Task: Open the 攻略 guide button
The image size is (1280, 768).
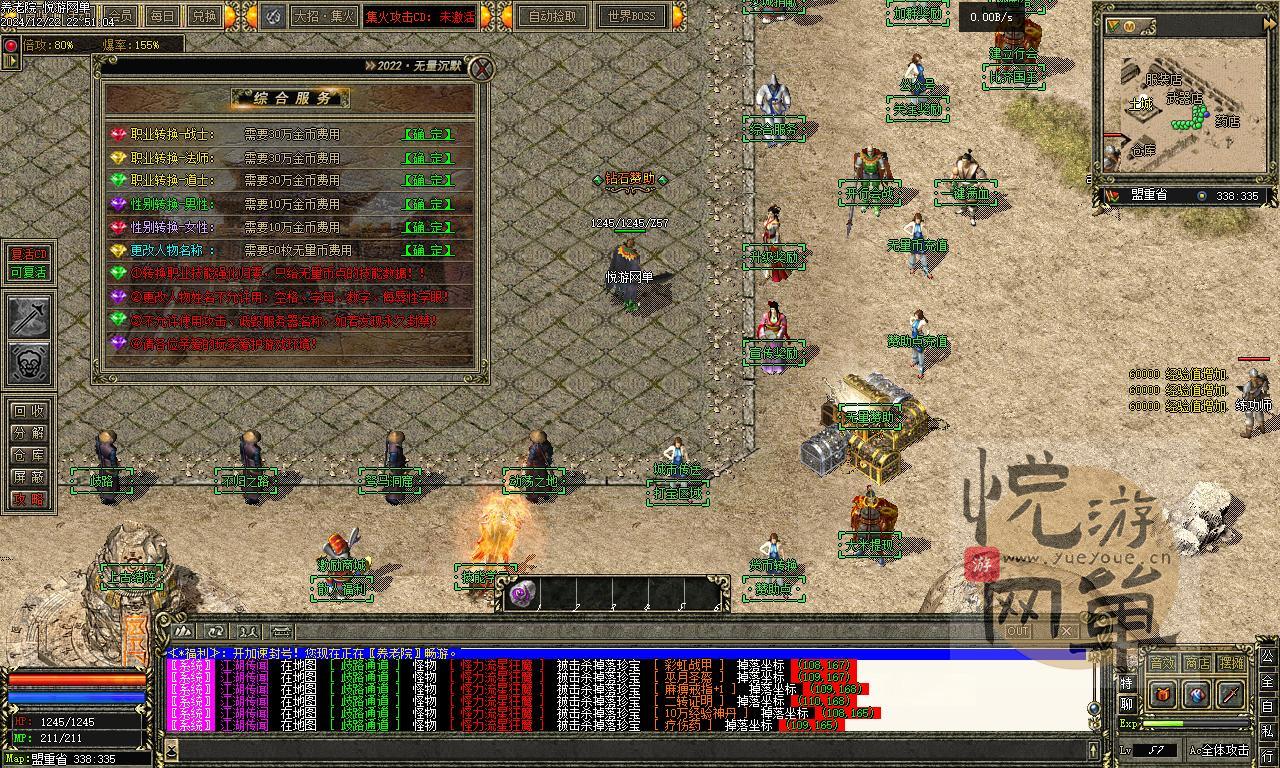Action: click(28, 499)
